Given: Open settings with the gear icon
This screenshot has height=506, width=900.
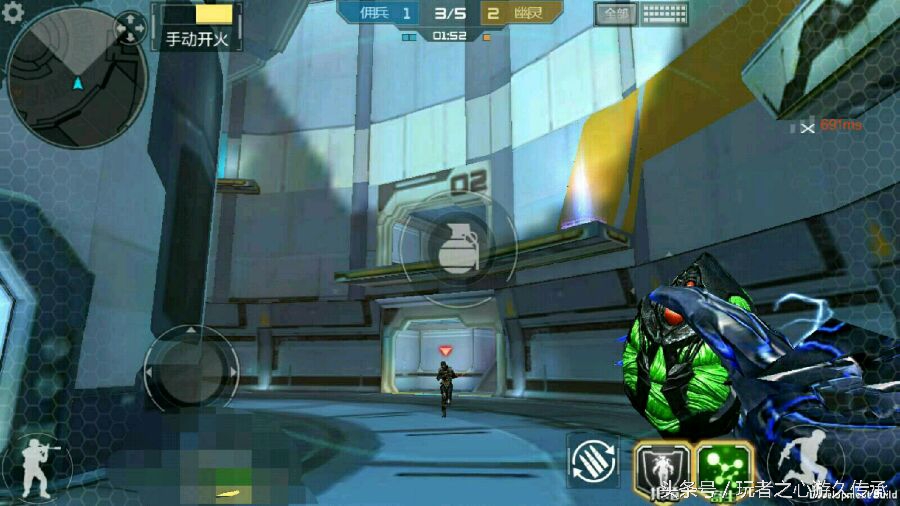Looking at the screenshot, I should pos(13,10).
